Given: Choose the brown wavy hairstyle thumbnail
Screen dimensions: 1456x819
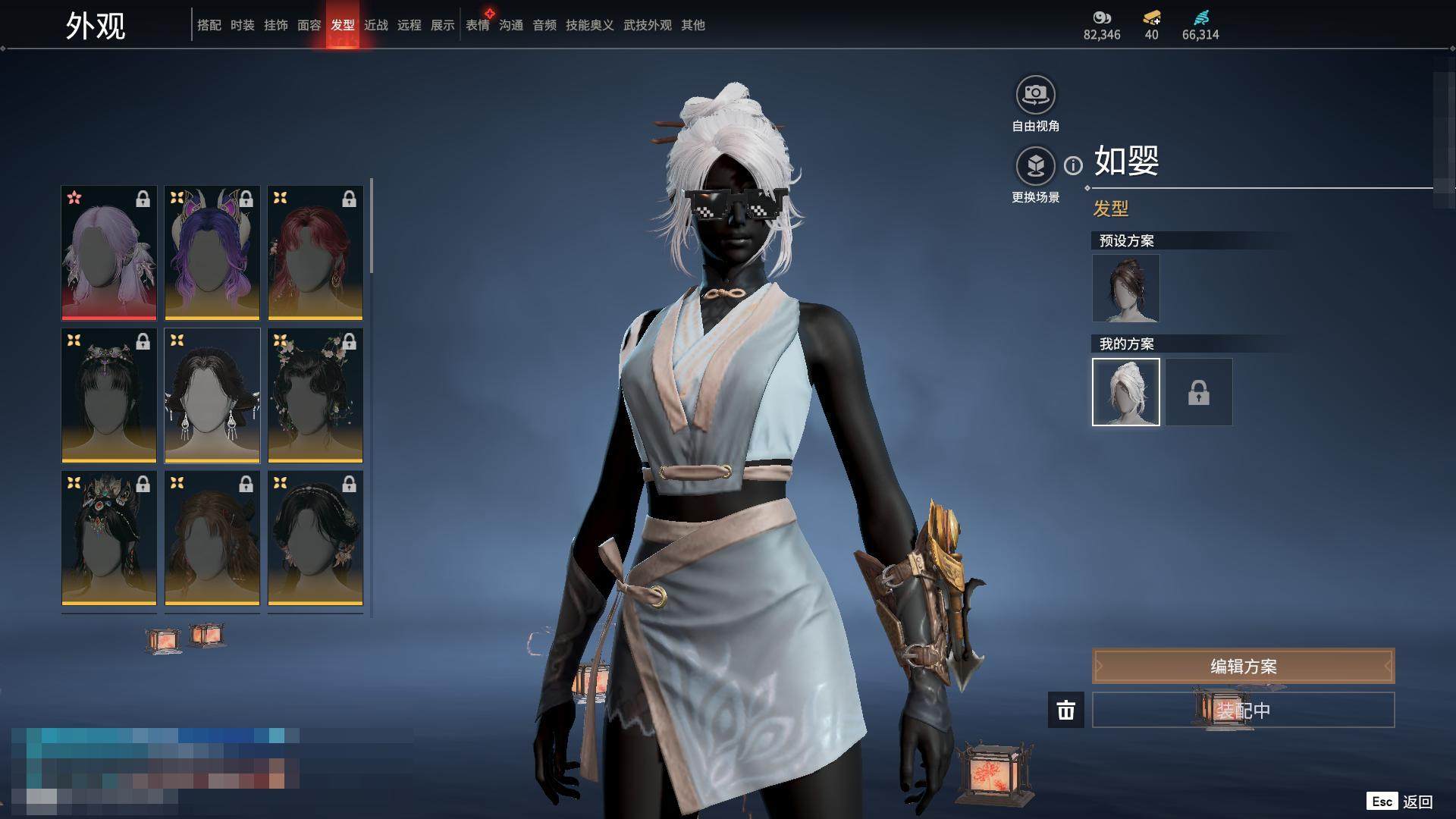Looking at the screenshot, I should tap(212, 538).
